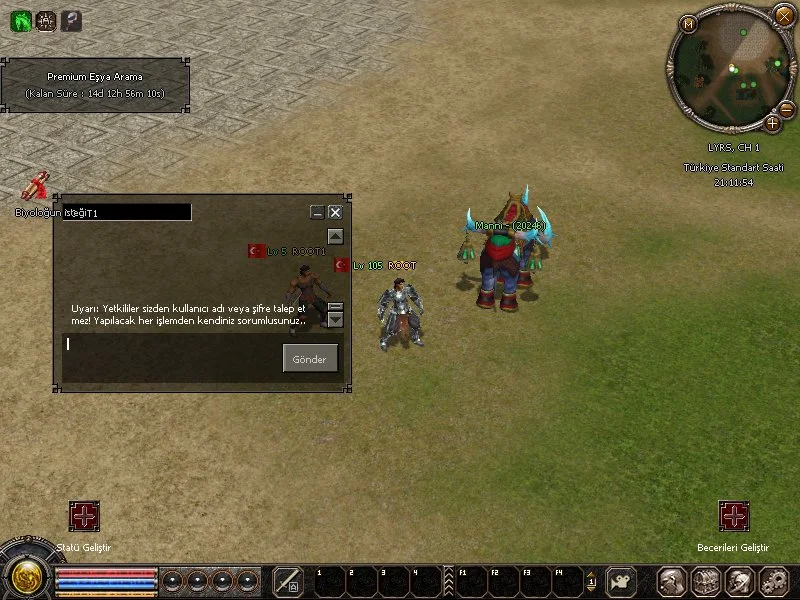Screen dimensions: 800x600
Task: Open the inventory chest icon
Action: tap(706, 581)
